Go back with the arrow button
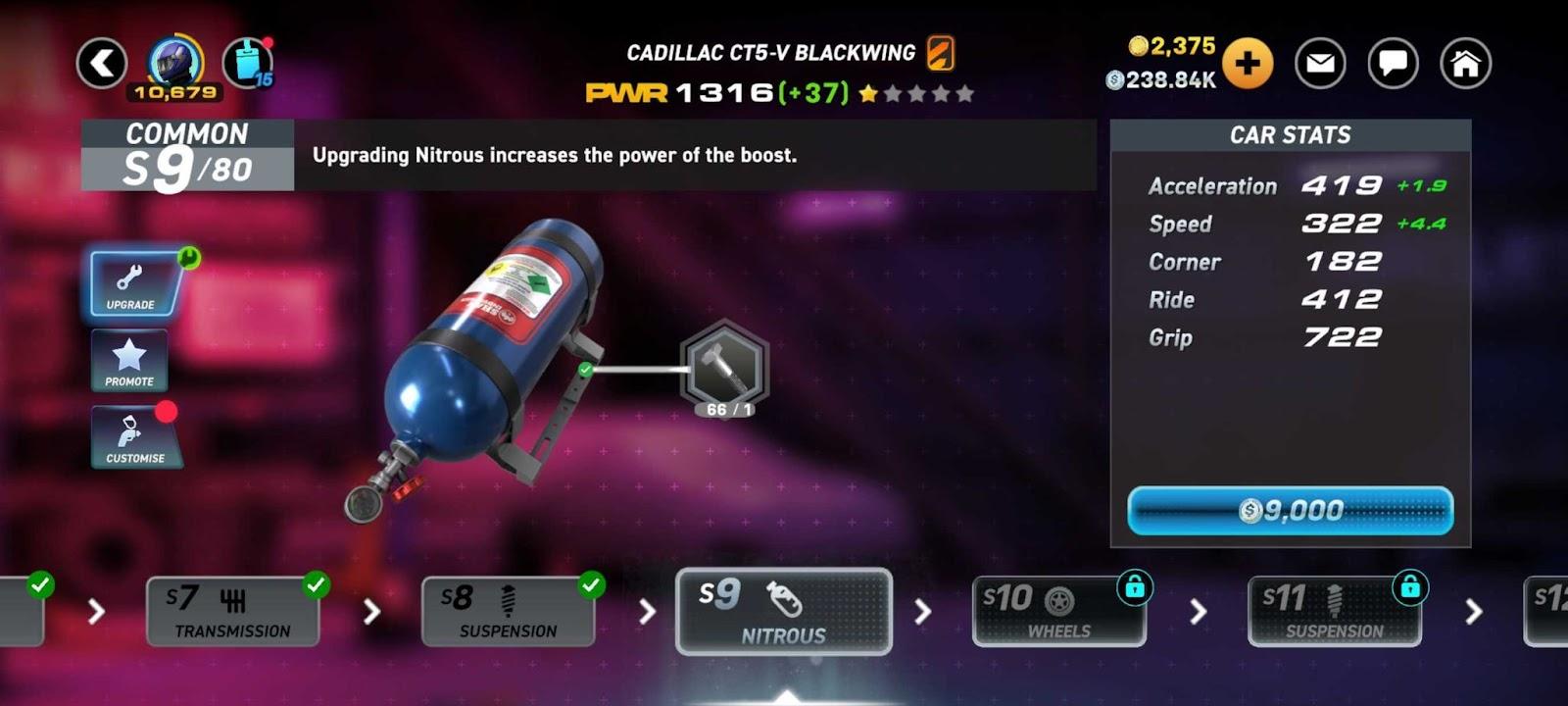 pos(102,64)
